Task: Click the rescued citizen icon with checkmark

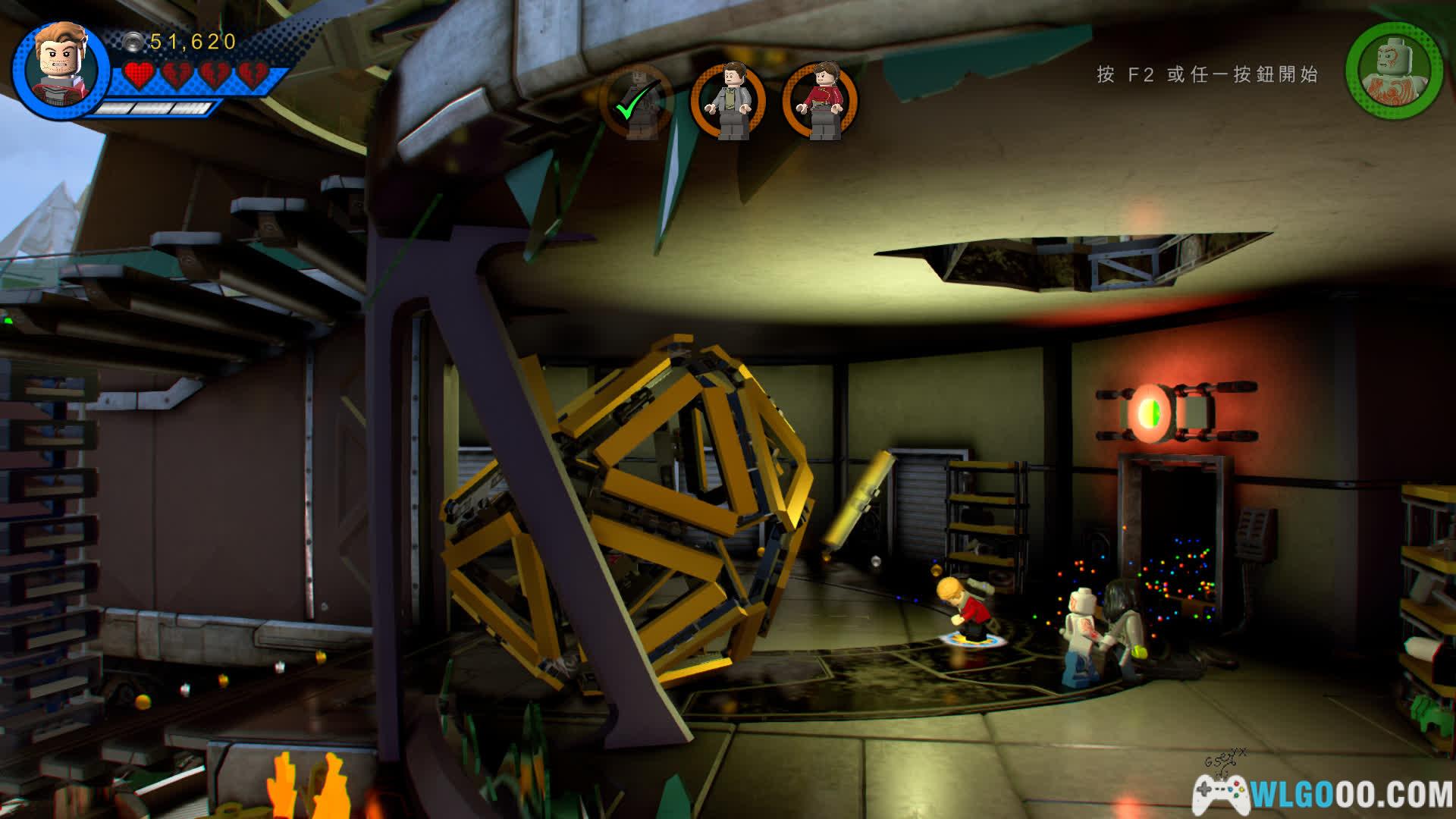Action: click(x=635, y=102)
